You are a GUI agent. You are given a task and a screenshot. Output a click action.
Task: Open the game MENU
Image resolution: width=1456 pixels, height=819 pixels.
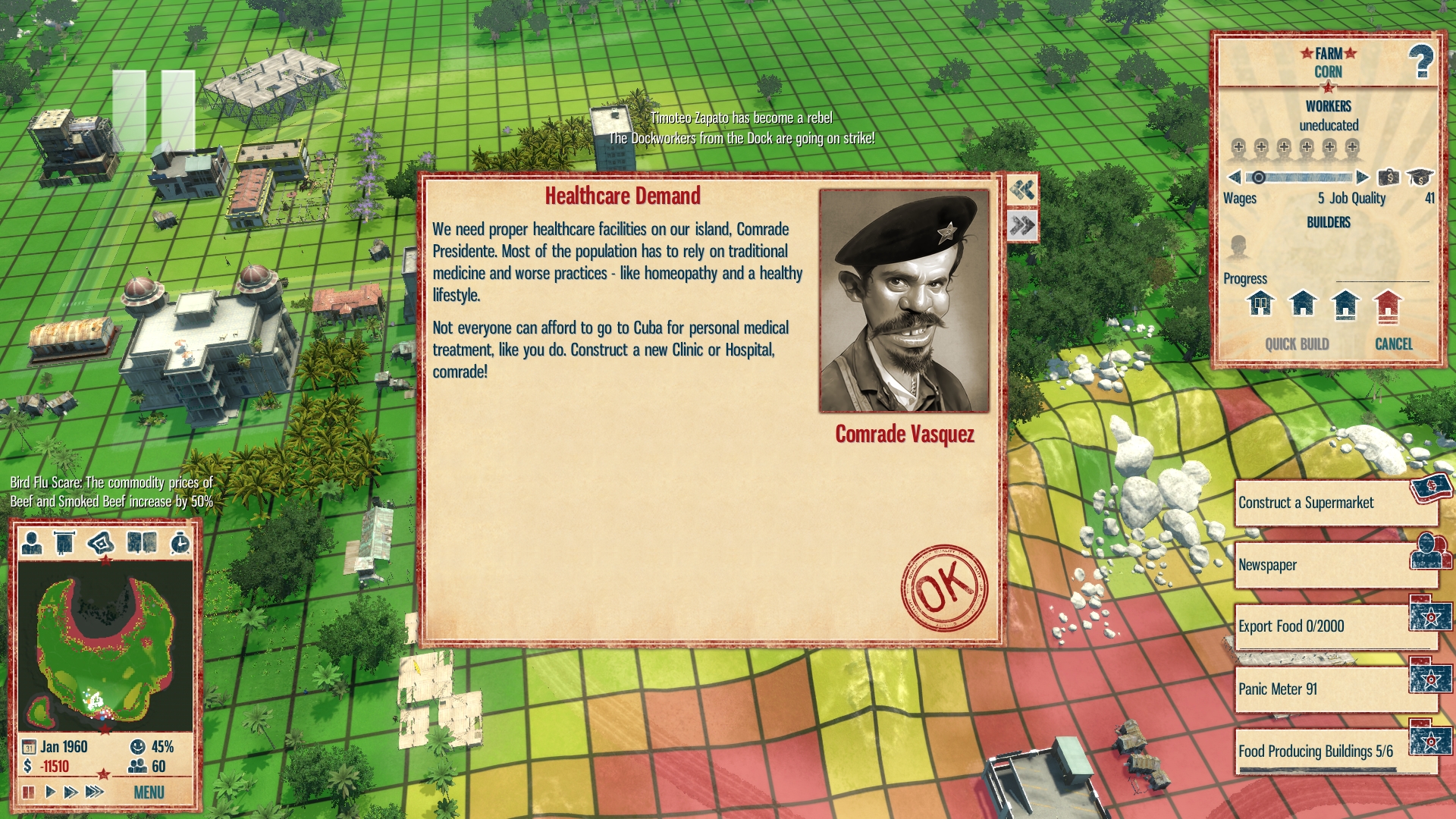[x=149, y=792]
